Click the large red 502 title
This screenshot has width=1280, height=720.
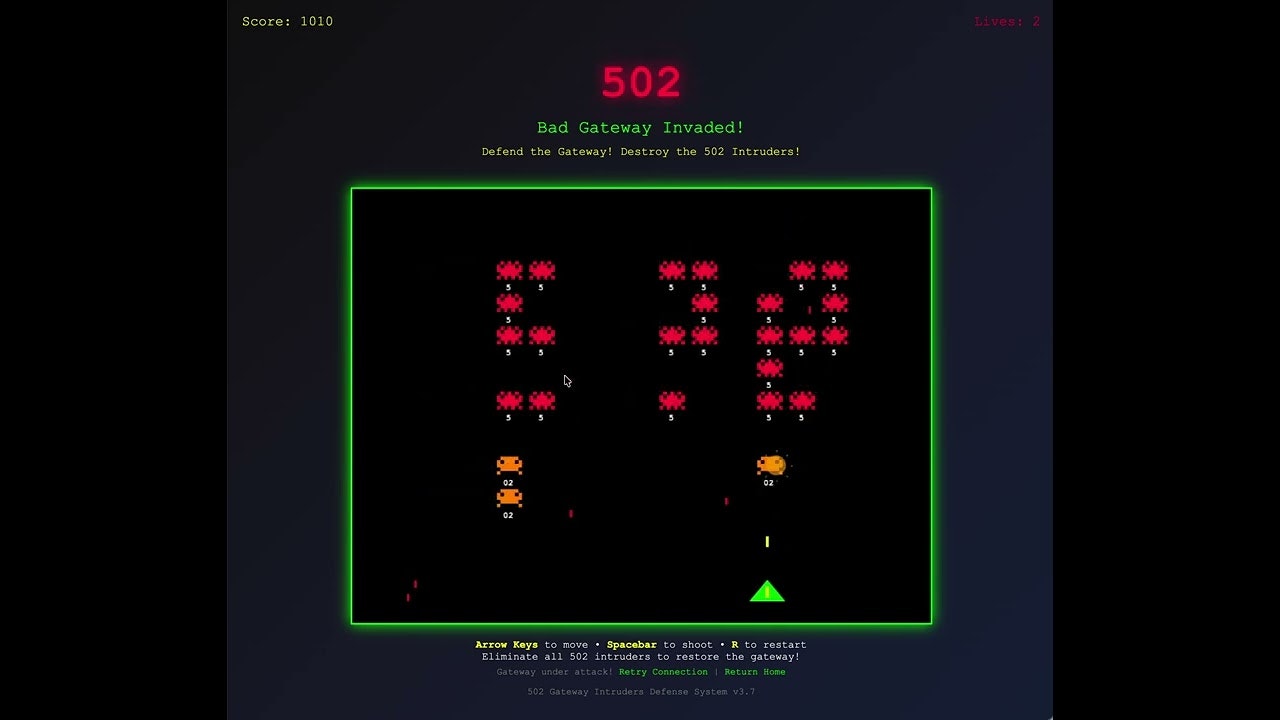click(640, 82)
